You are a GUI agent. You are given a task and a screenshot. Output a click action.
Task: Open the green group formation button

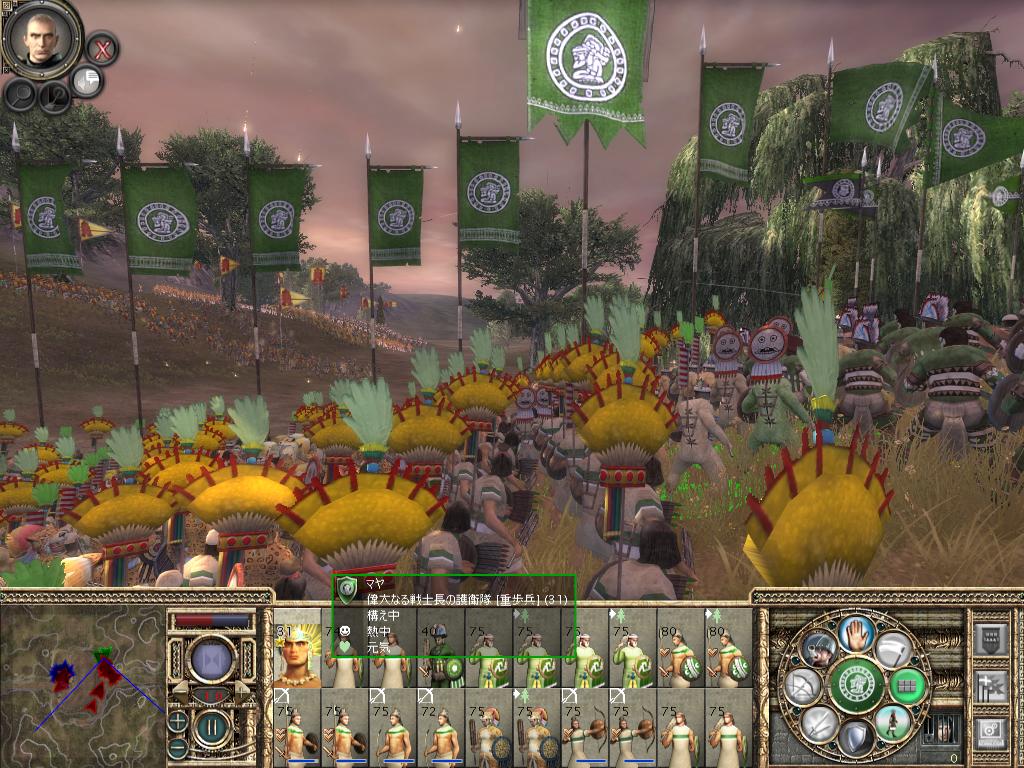pos(909,686)
